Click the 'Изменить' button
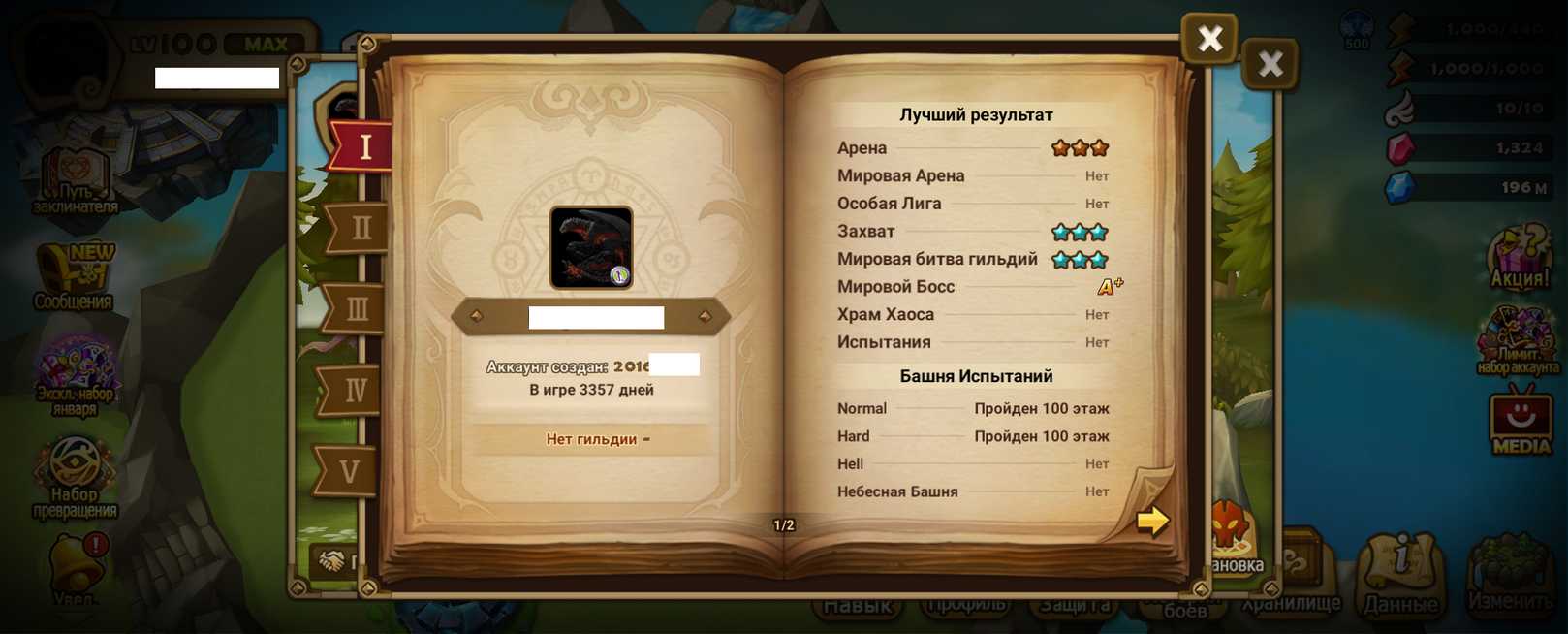The height and width of the screenshot is (634, 1568). tap(1510, 574)
